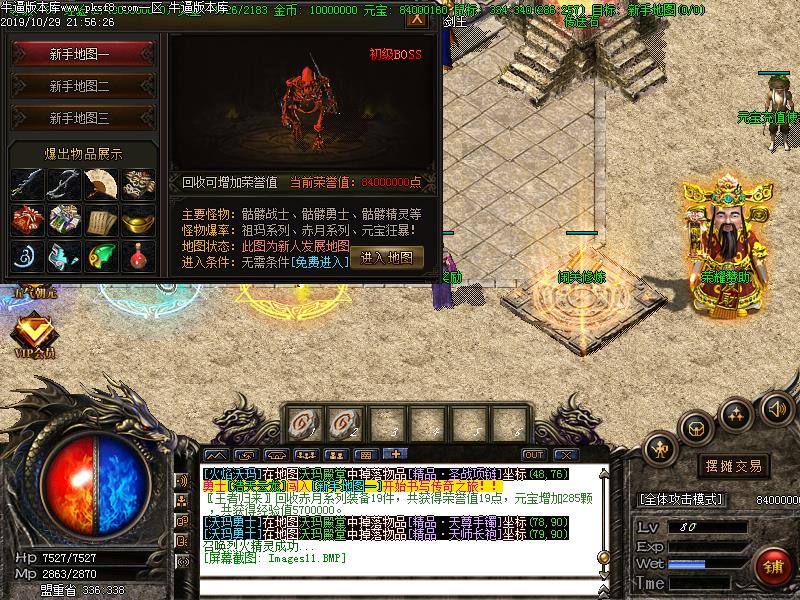This screenshot has width=800, height=600.
Task: Select the 新手地图一 map entry
Action: (80, 55)
